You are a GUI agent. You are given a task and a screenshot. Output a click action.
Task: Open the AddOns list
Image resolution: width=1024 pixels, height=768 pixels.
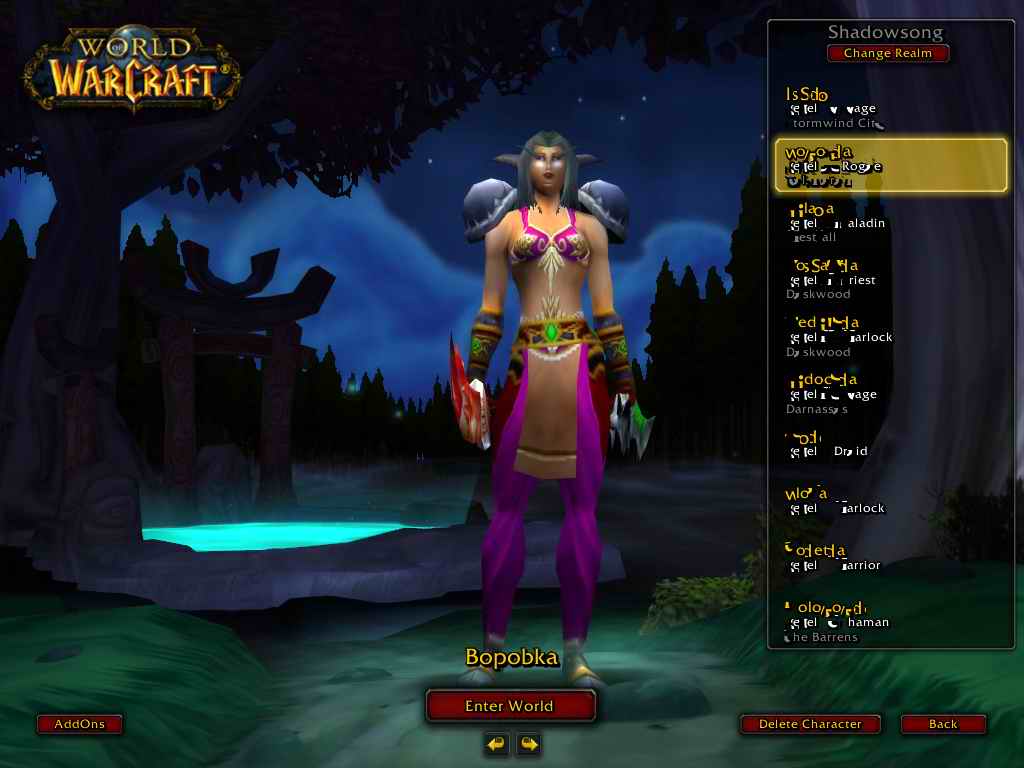79,724
